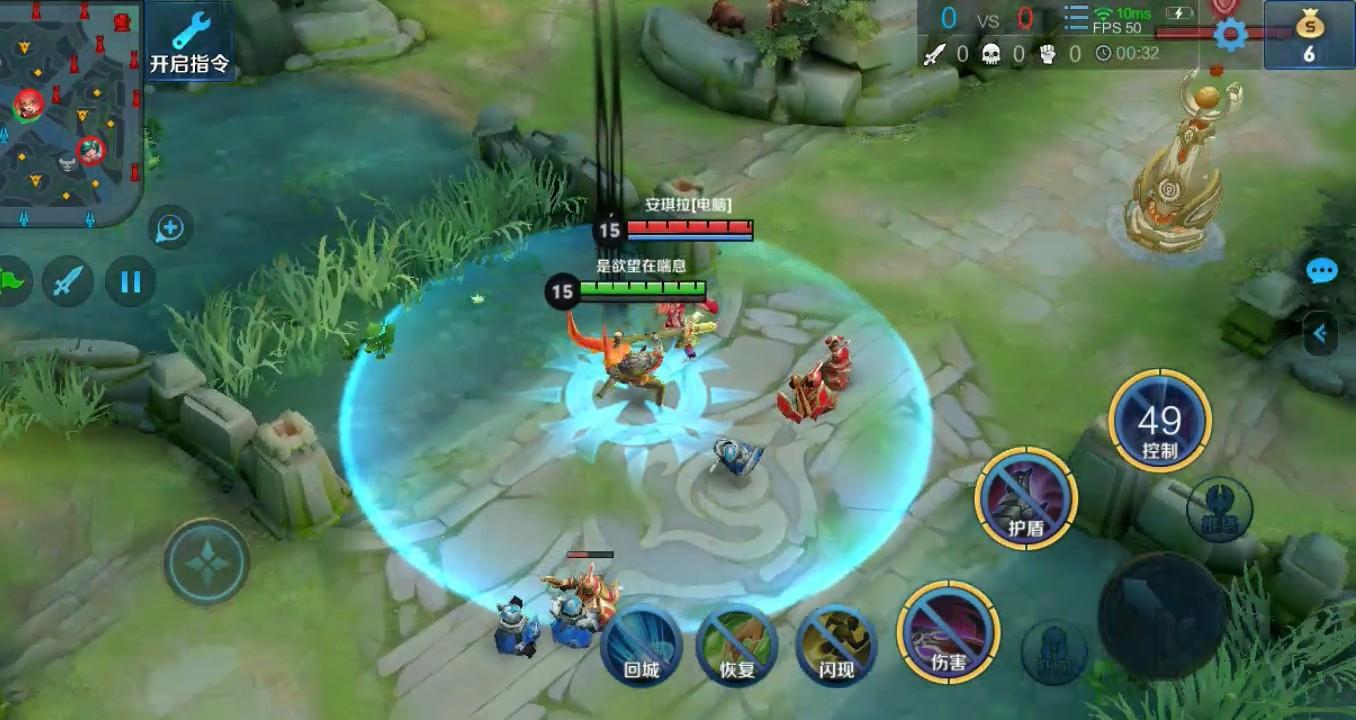Hit the large basic attack button
This screenshot has height=720, width=1356.
(x=1162, y=614)
